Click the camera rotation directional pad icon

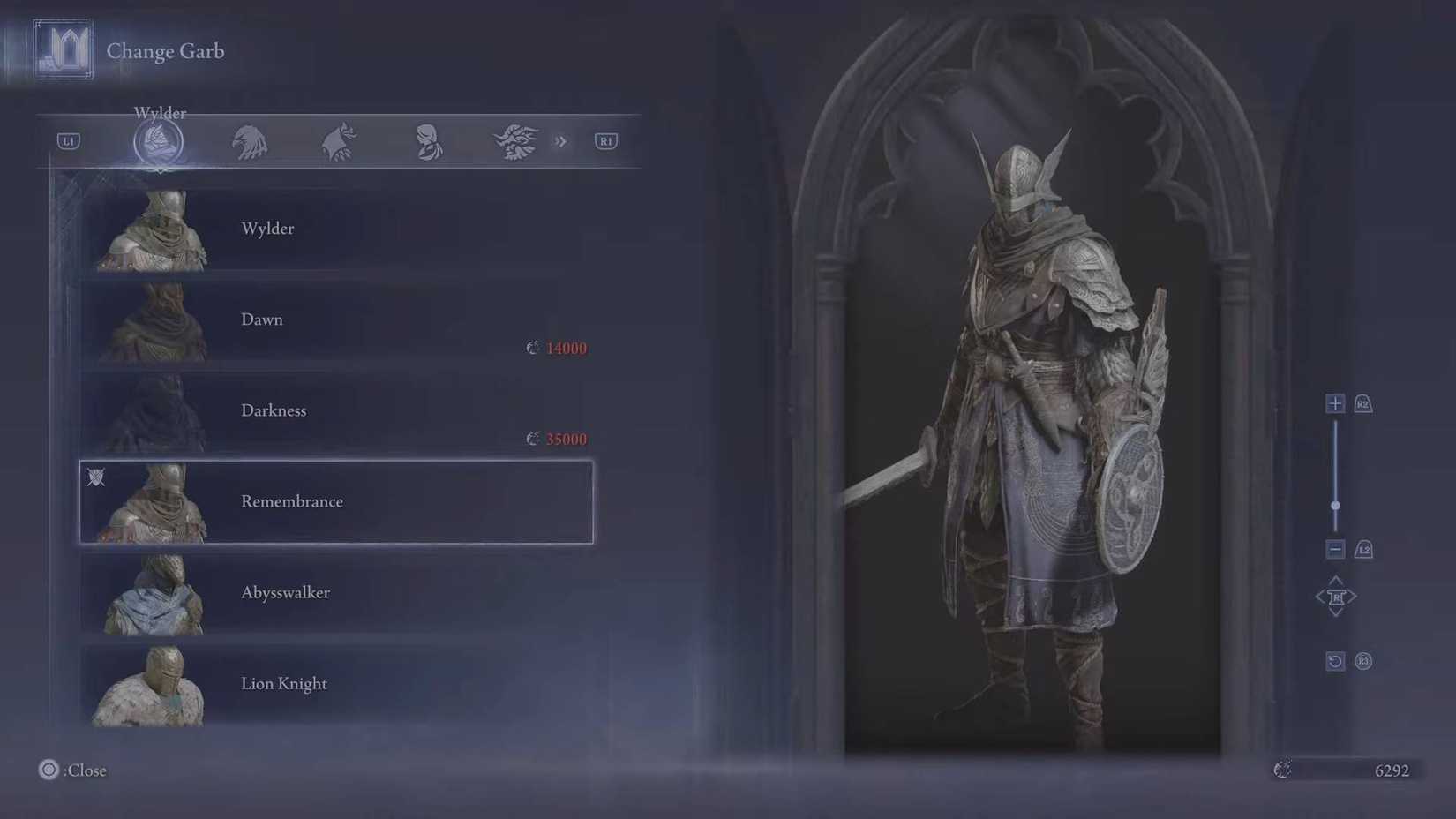coord(1335,596)
